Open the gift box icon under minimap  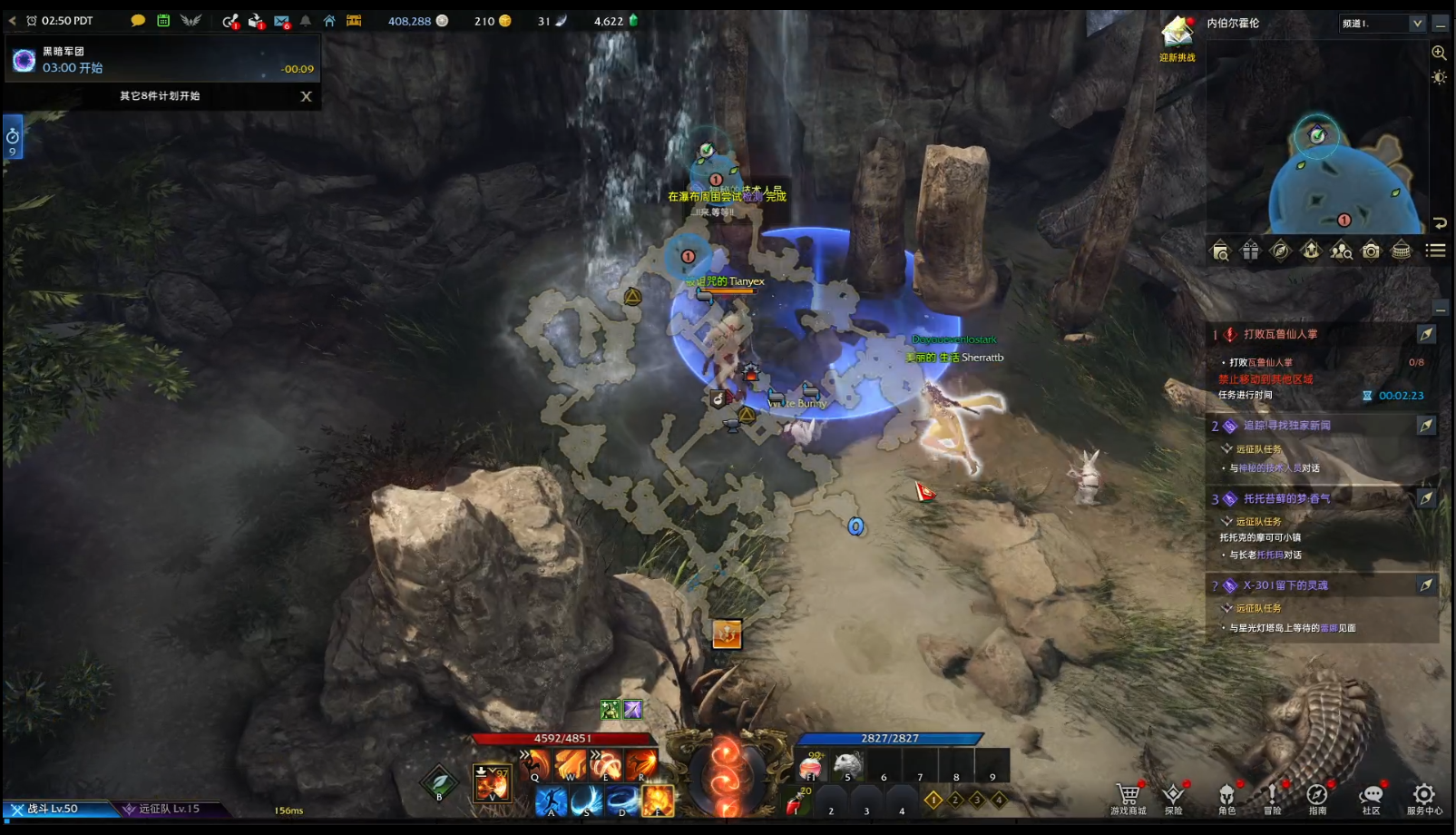[x=1250, y=250]
